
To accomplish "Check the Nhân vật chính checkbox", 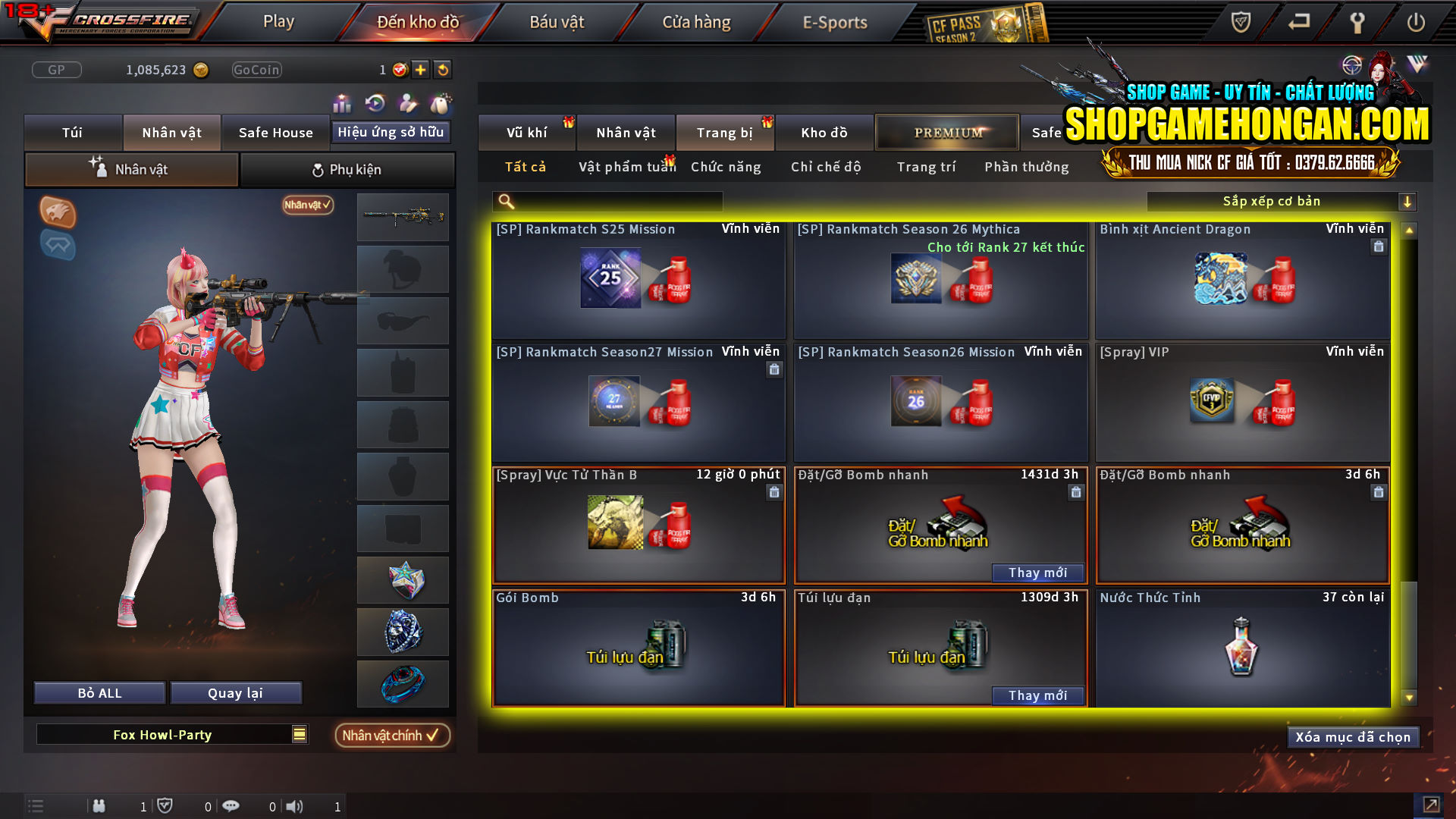I will [x=392, y=735].
